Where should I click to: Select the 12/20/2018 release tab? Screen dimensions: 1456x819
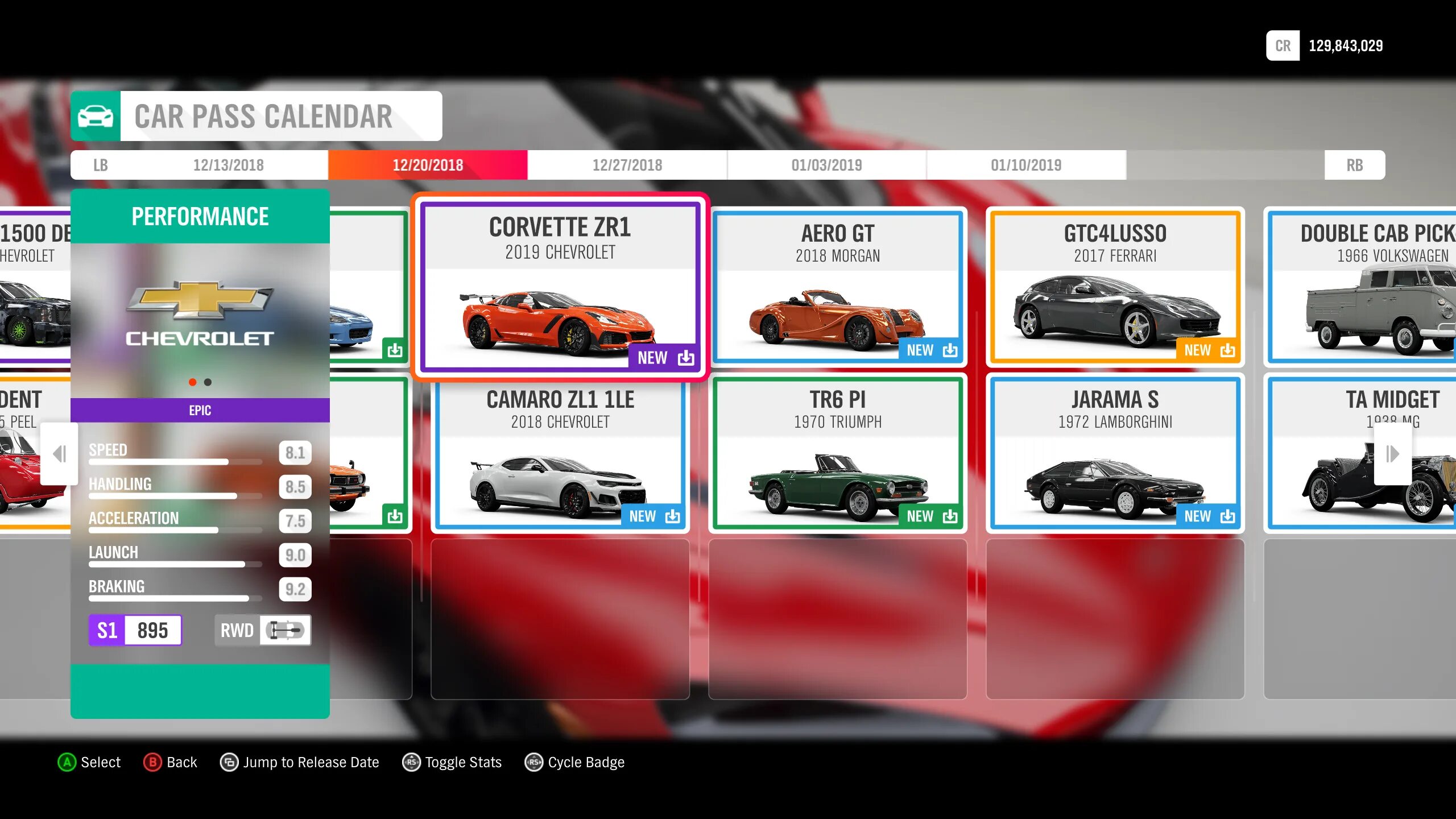coord(428,165)
